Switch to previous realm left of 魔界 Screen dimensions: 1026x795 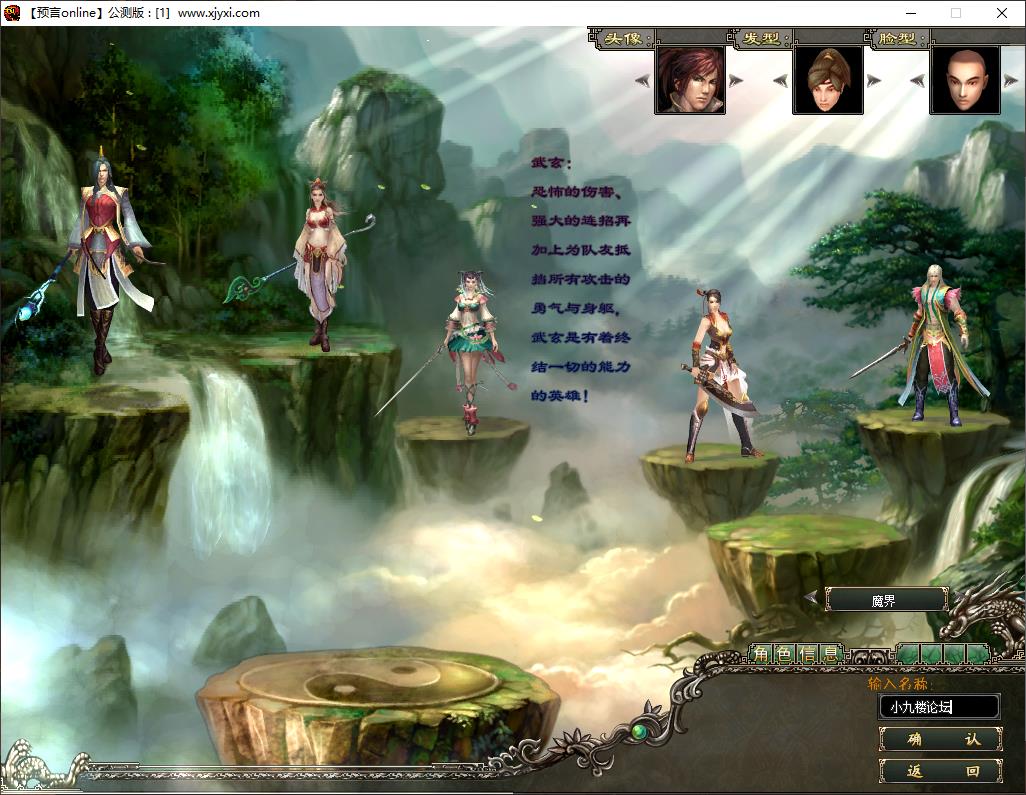811,598
